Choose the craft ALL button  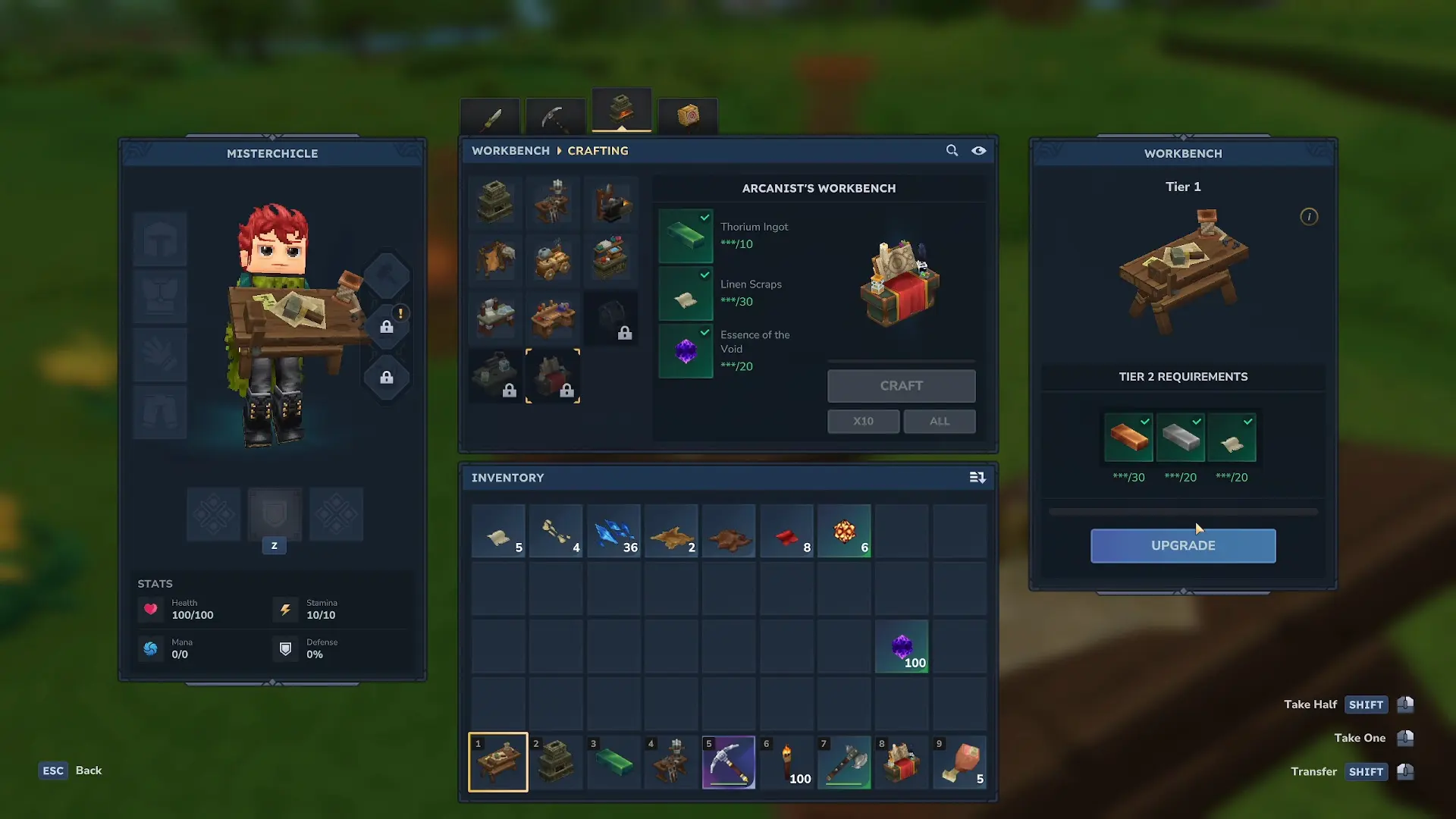[939, 421]
